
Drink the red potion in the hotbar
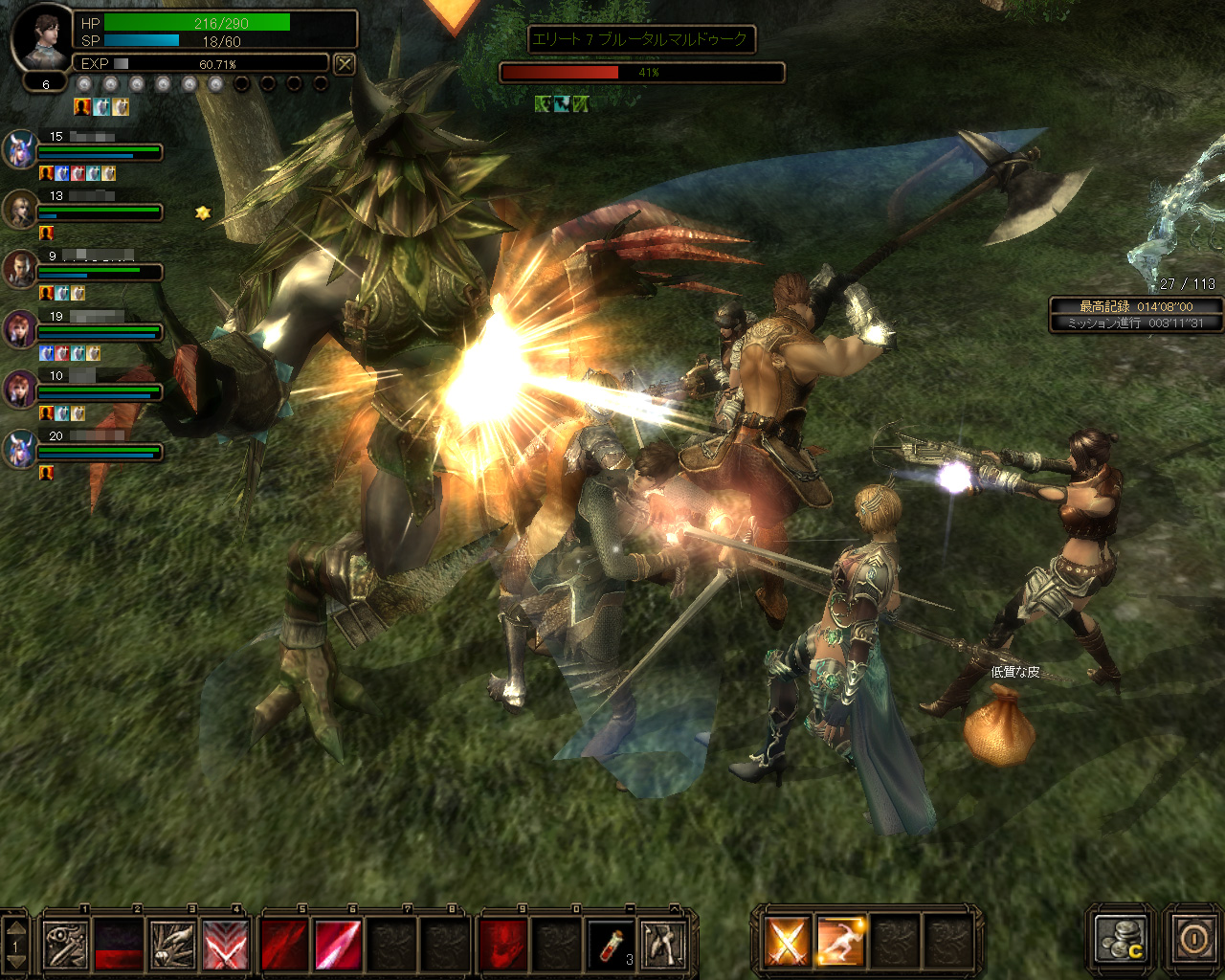[611, 944]
